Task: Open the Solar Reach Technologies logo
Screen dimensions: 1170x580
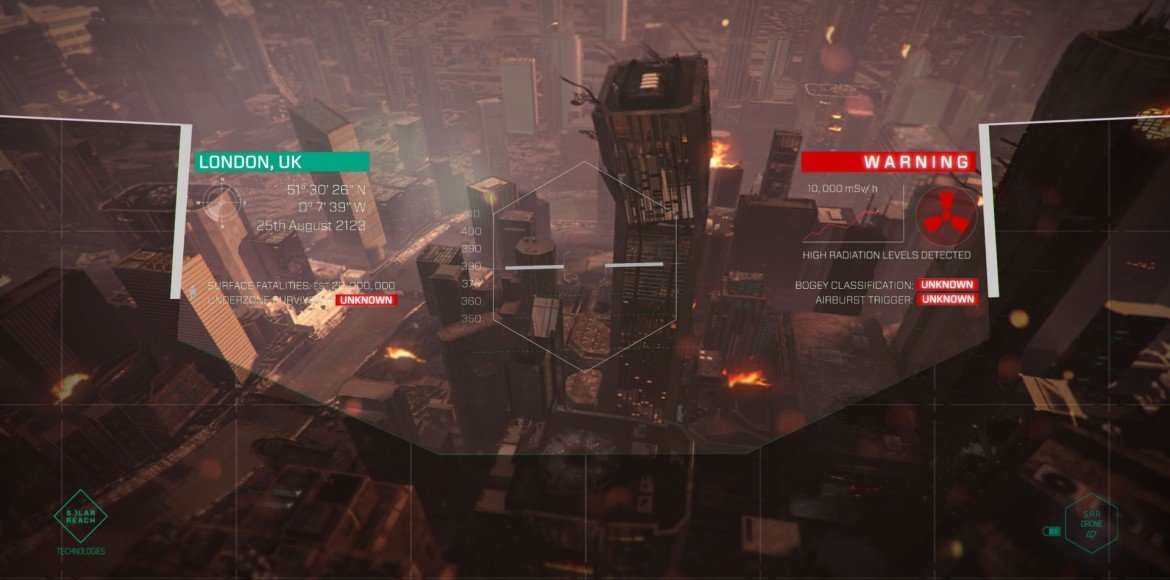Action: (80, 515)
